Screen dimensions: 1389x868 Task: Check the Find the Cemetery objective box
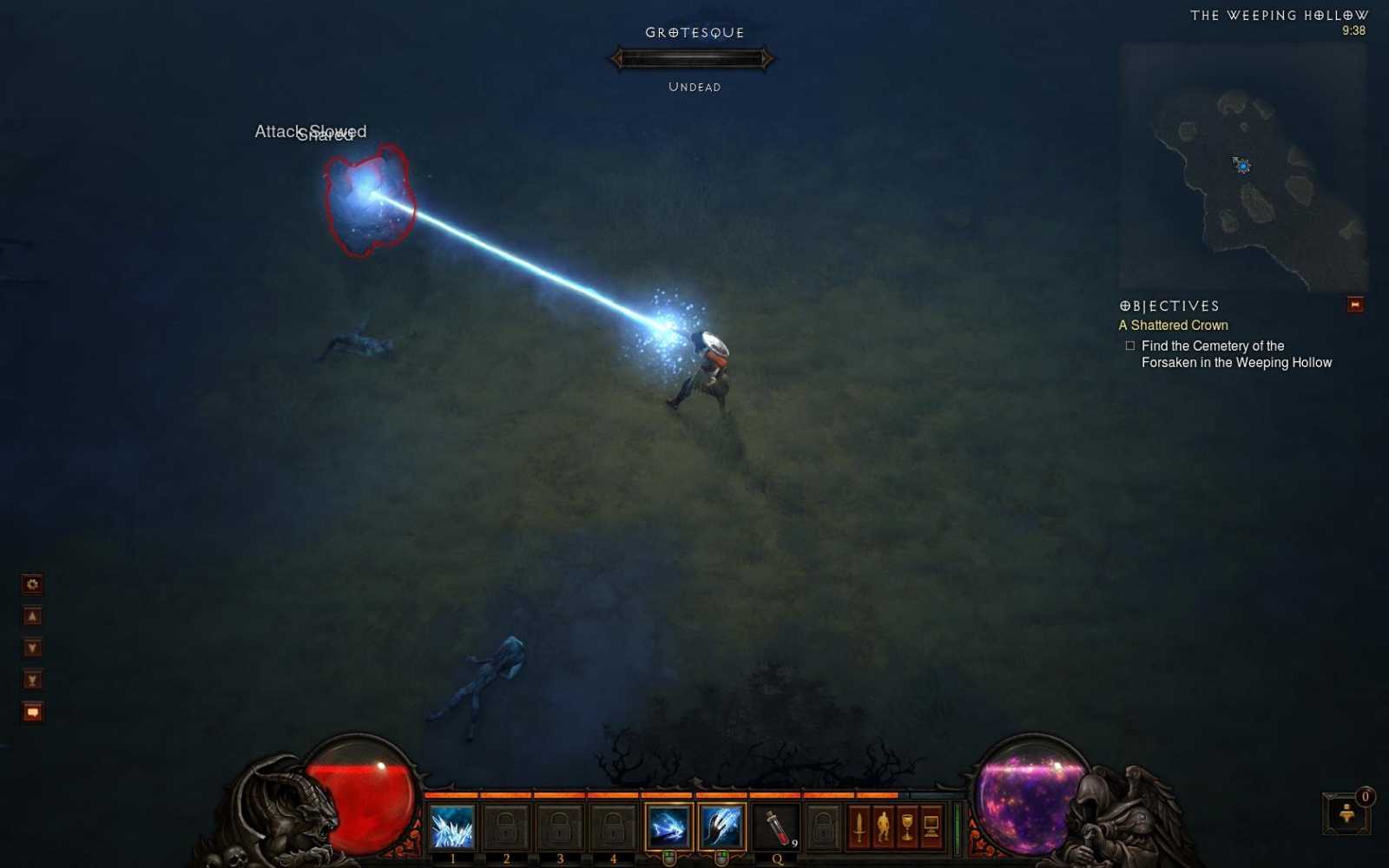1130,345
